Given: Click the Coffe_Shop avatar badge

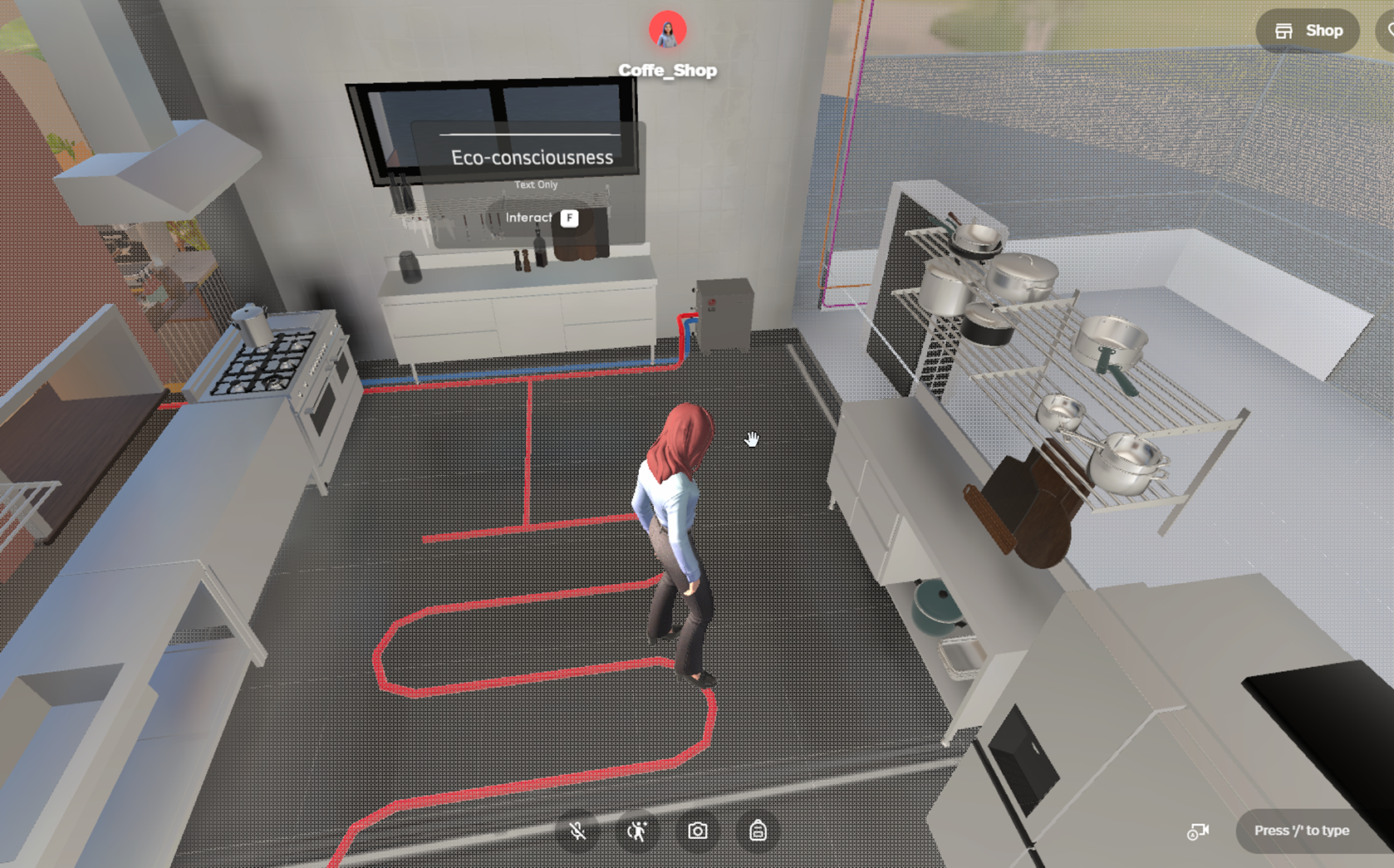Looking at the screenshot, I should point(667,31).
